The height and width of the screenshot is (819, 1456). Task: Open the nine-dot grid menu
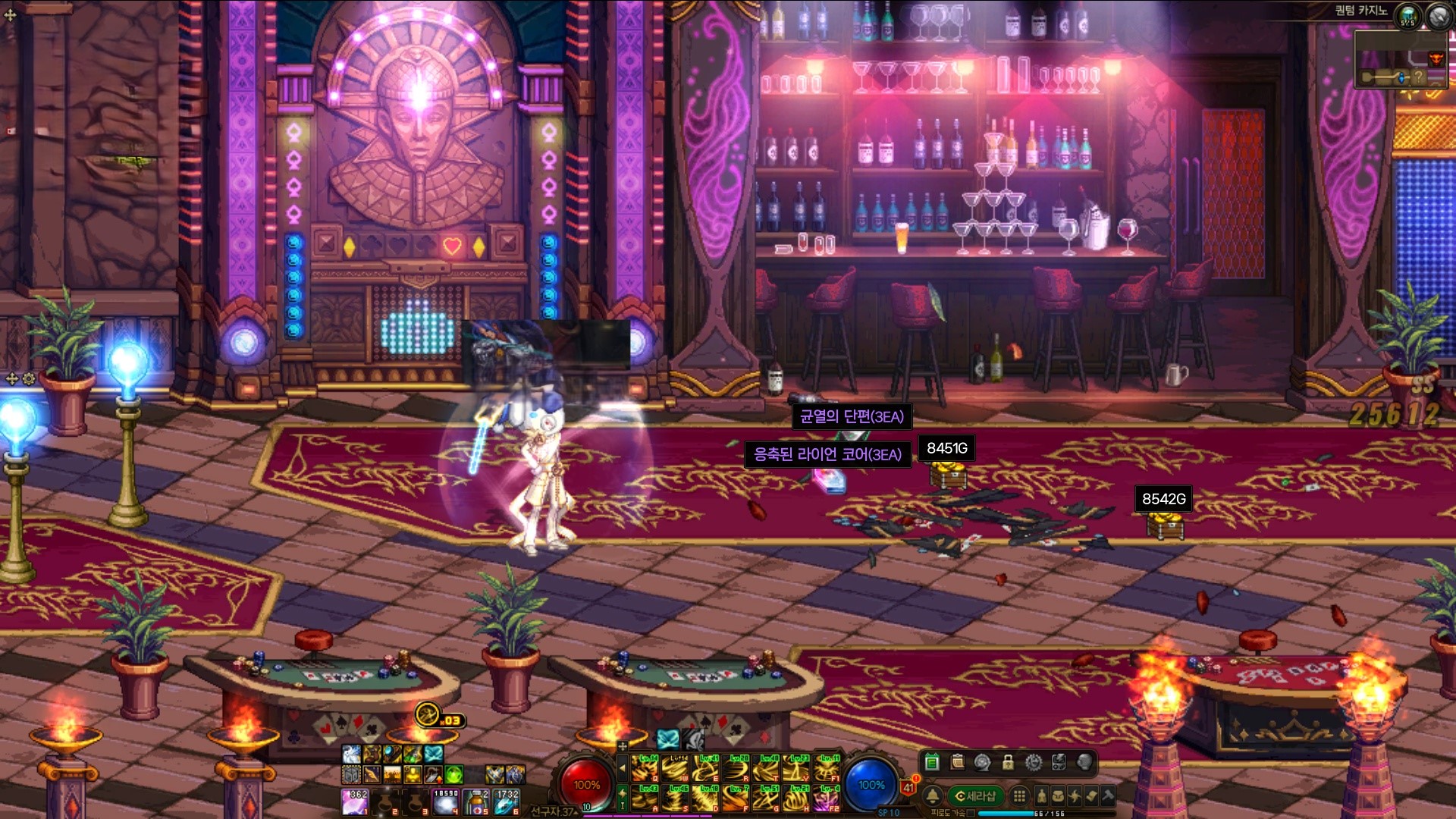tap(1019, 795)
